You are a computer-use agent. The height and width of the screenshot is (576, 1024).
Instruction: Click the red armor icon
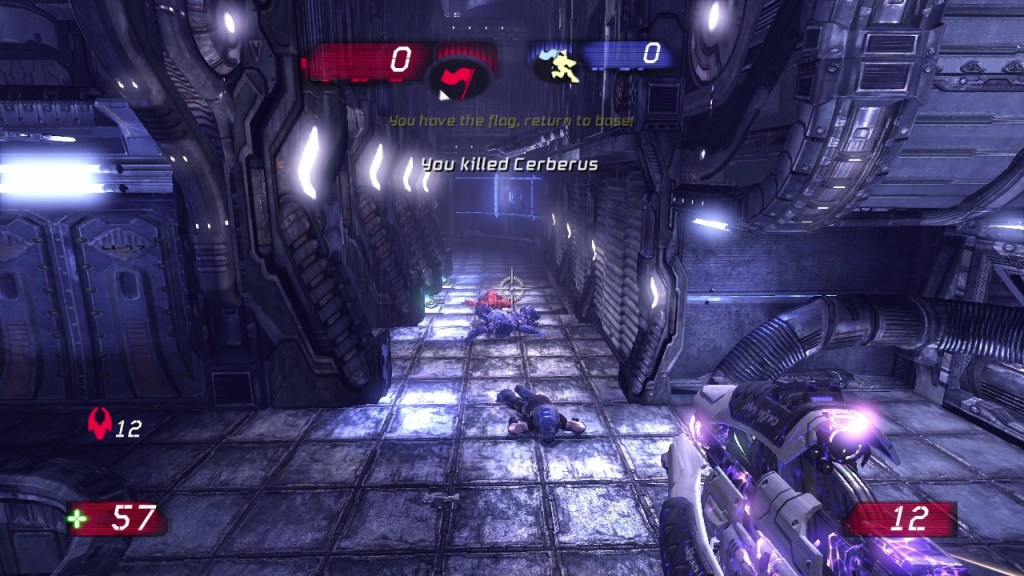click(99, 425)
